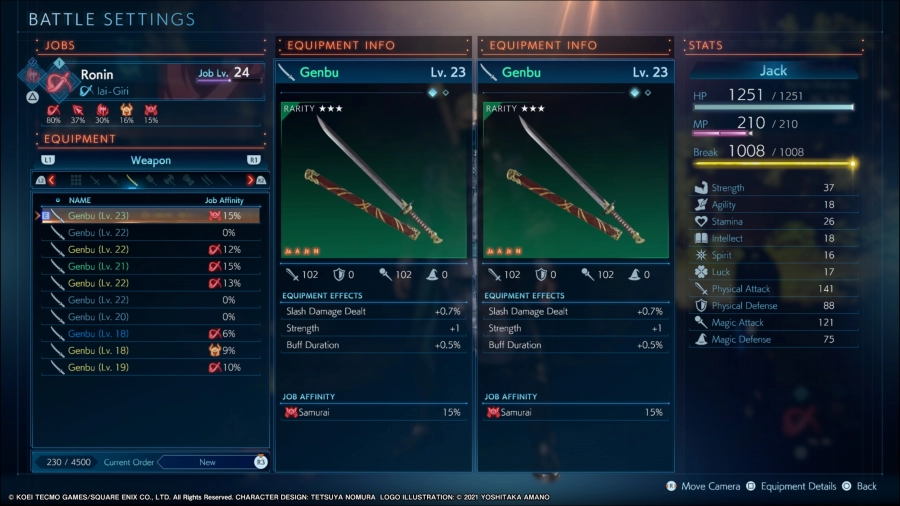Choose the Genbu Lv. 19 weapon
The height and width of the screenshot is (506, 900).
pos(150,368)
